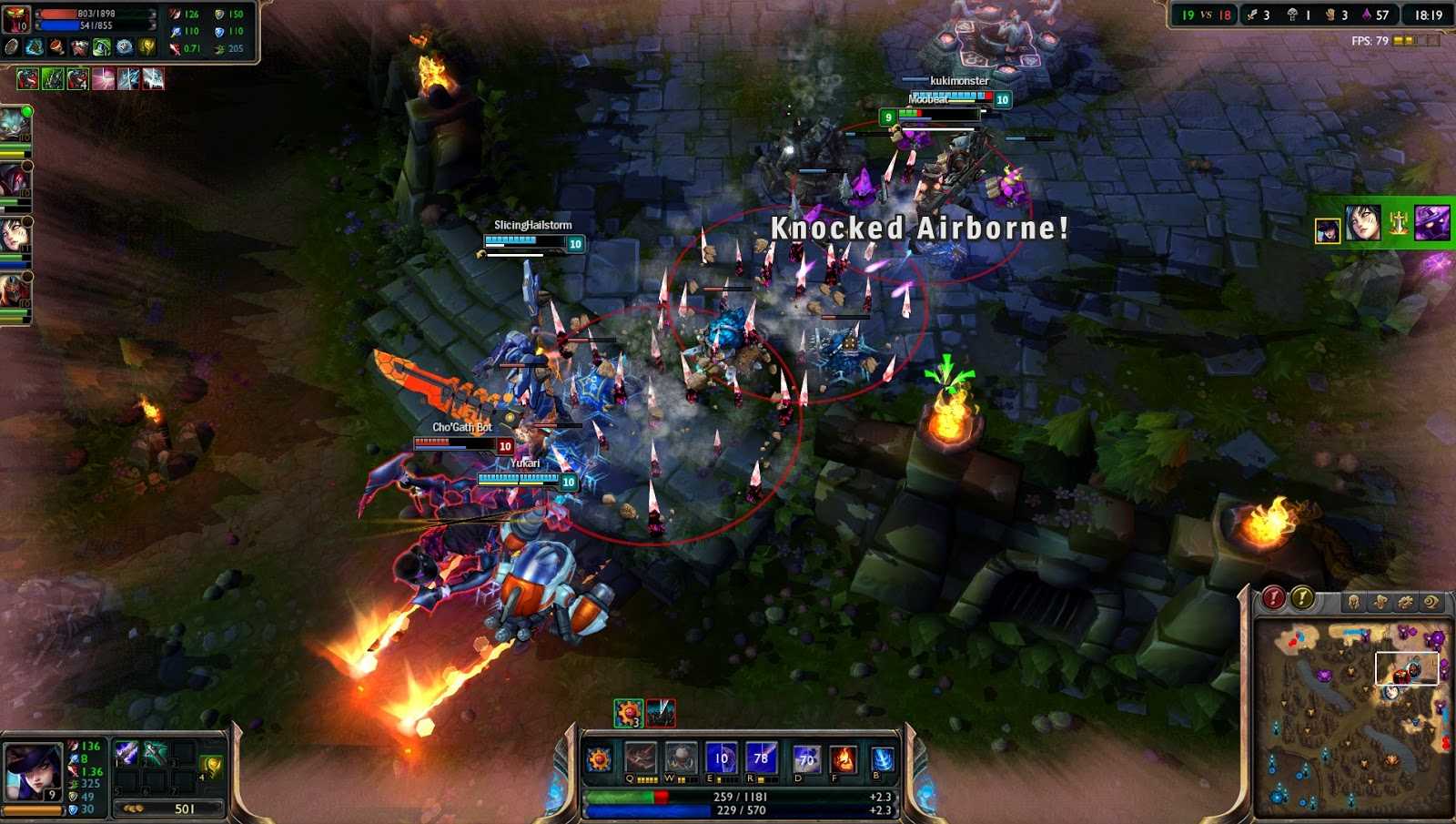The image size is (1456, 824).
Task: Toggle the eye-shaped filter icon above the minimap
Action: 1431,601
